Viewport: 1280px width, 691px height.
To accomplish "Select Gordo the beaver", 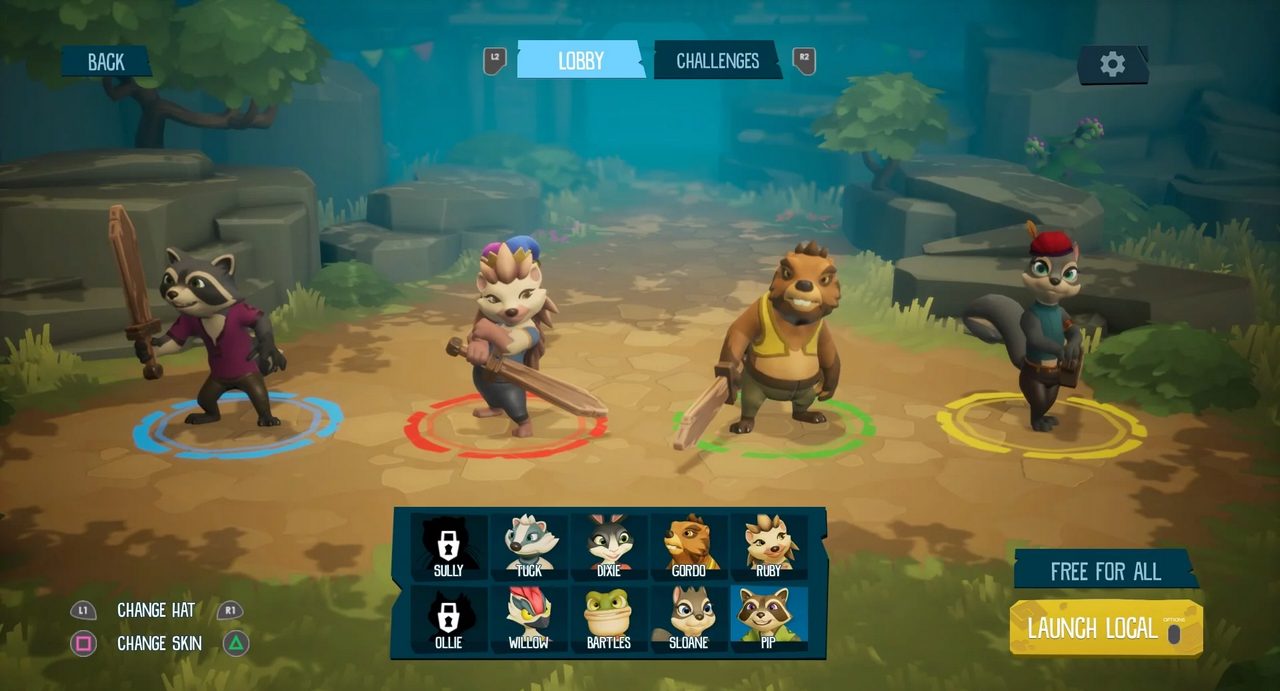I will [689, 546].
